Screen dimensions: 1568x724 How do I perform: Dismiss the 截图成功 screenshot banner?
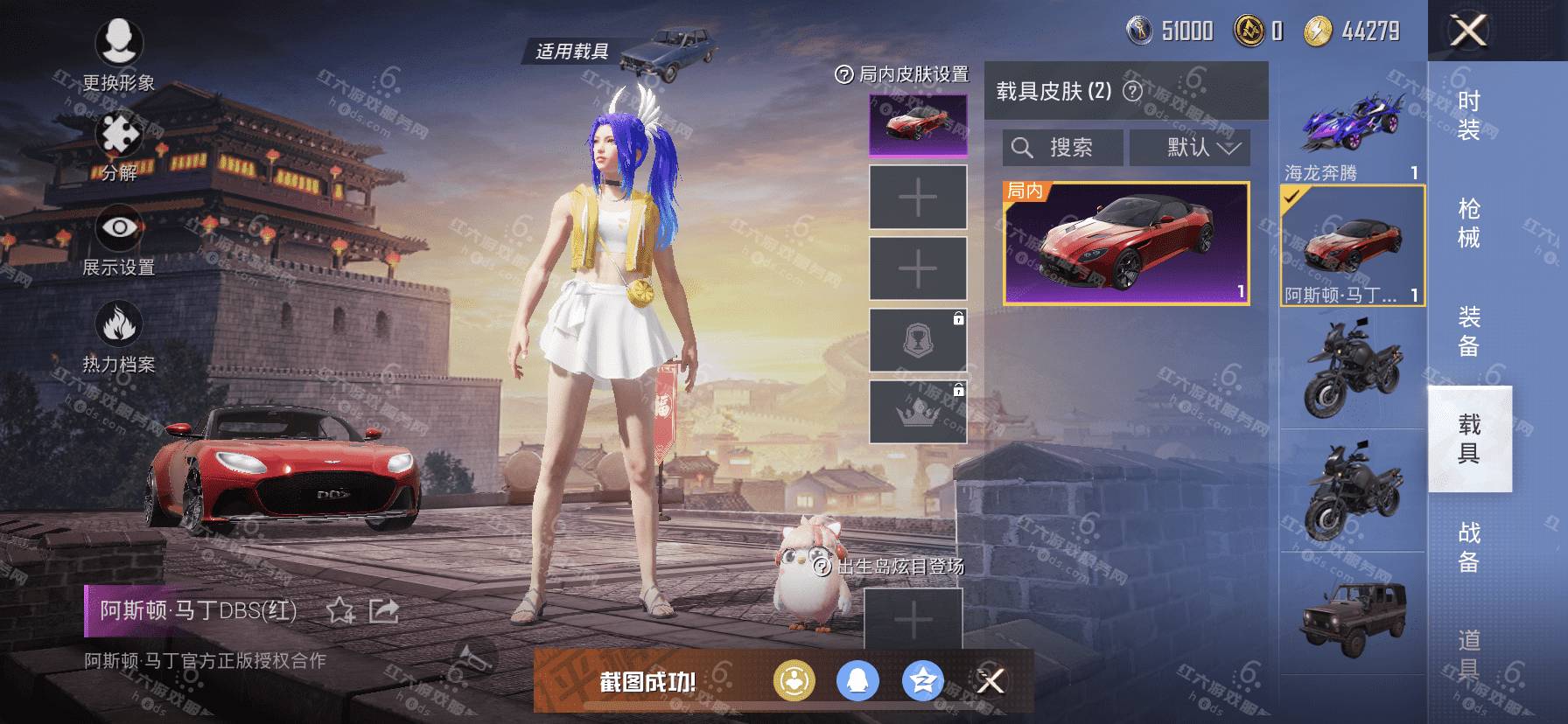pyautogui.click(x=990, y=680)
